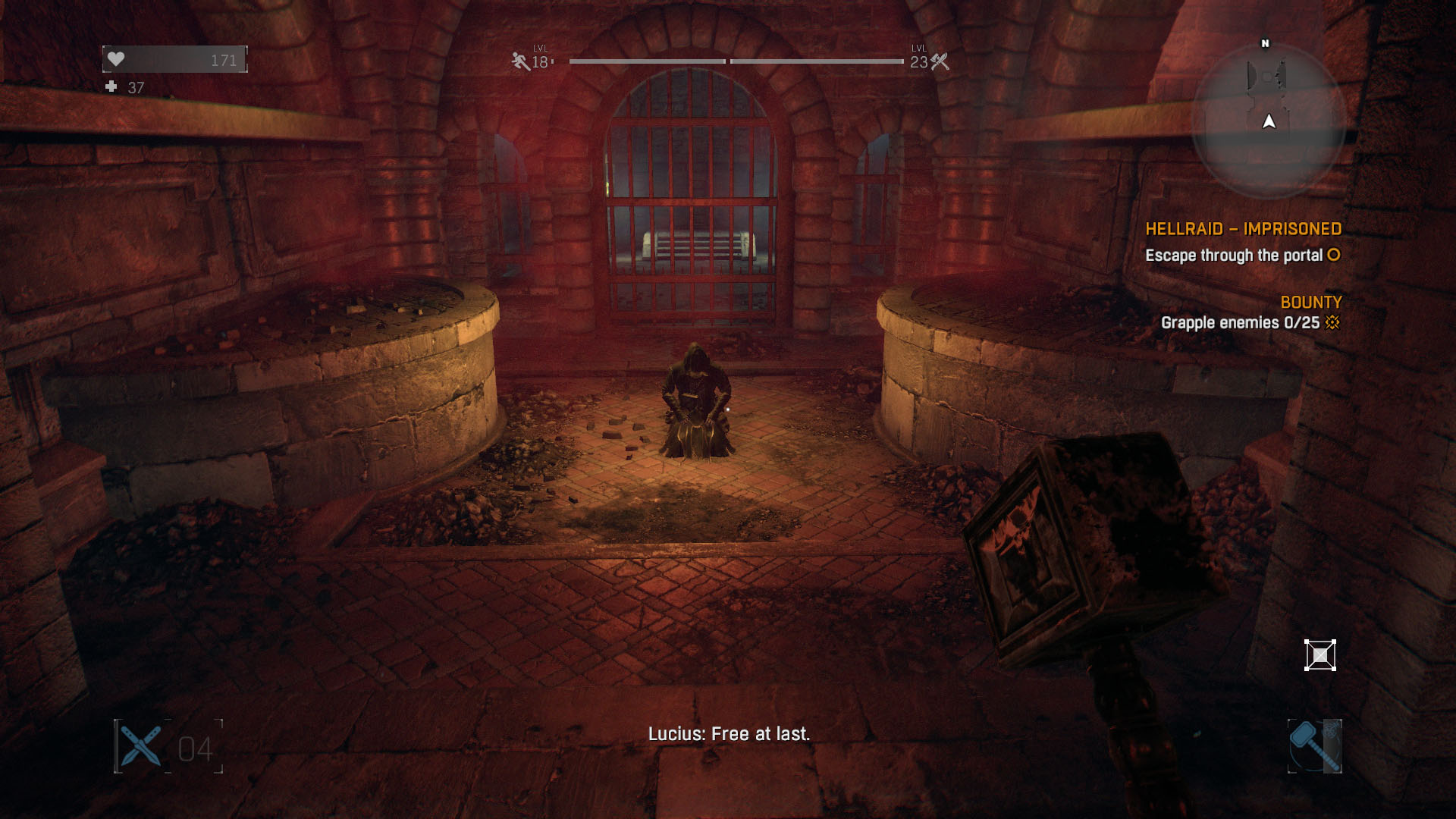Open the Hellraid – Imprisoned quest tracker
Image resolution: width=1456 pixels, height=819 pixels.
(1243, 229)
